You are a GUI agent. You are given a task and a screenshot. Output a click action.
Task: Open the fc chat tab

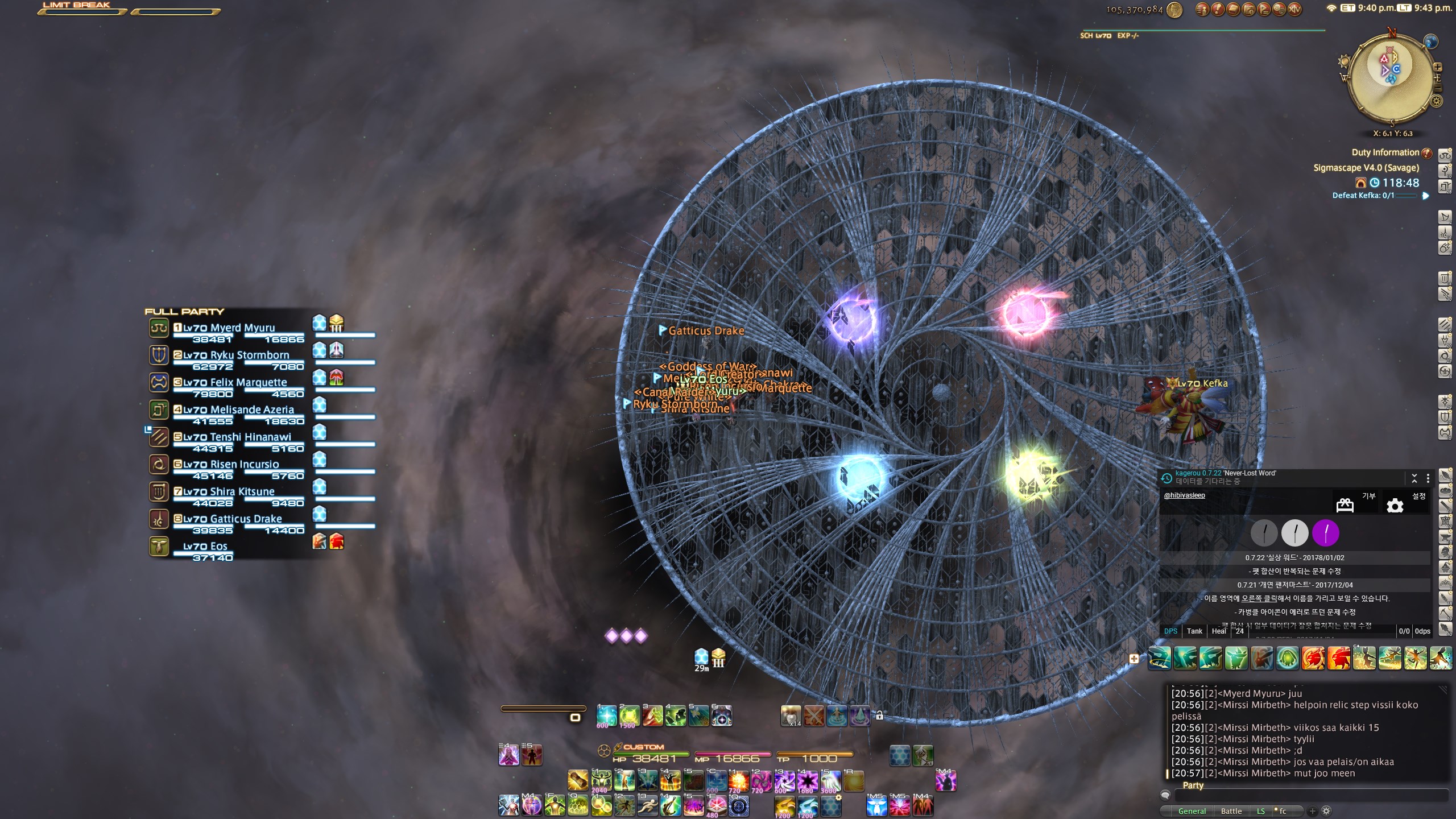click(x=1283, y=811)
